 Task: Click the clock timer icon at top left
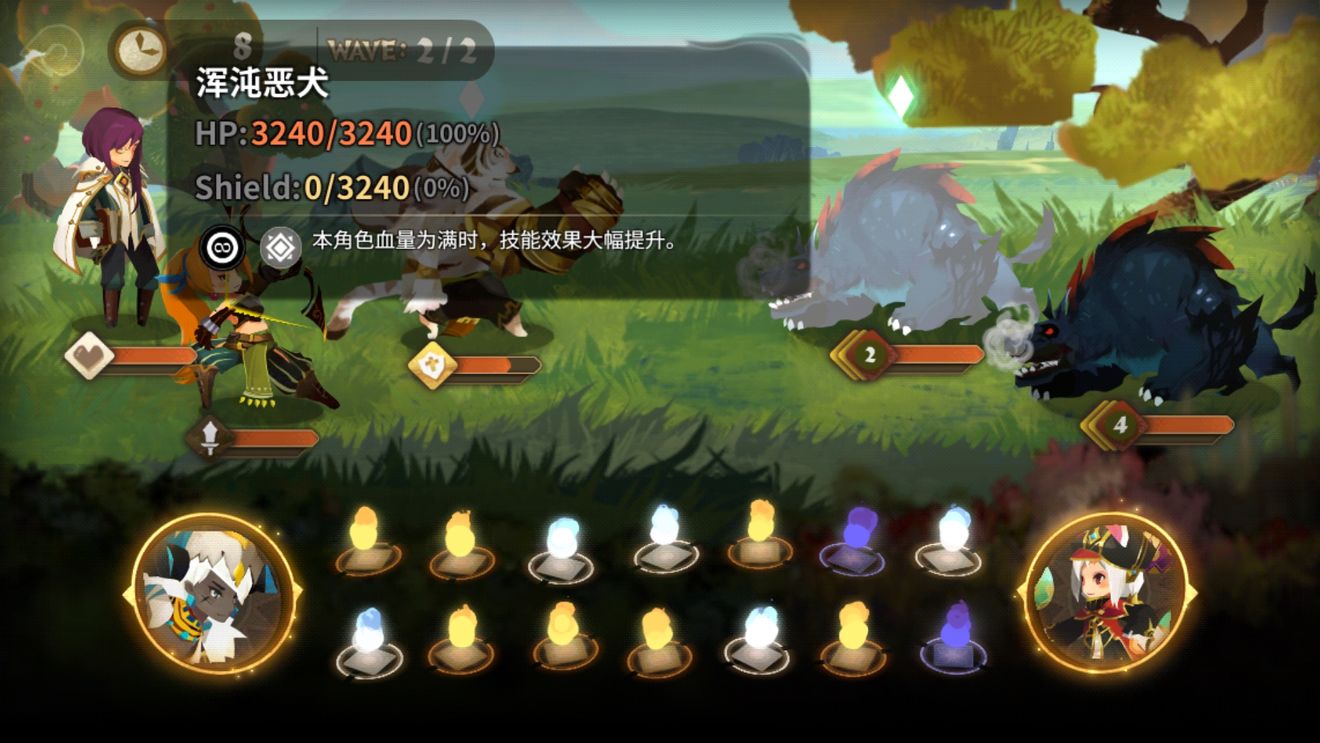pos(142,45)
